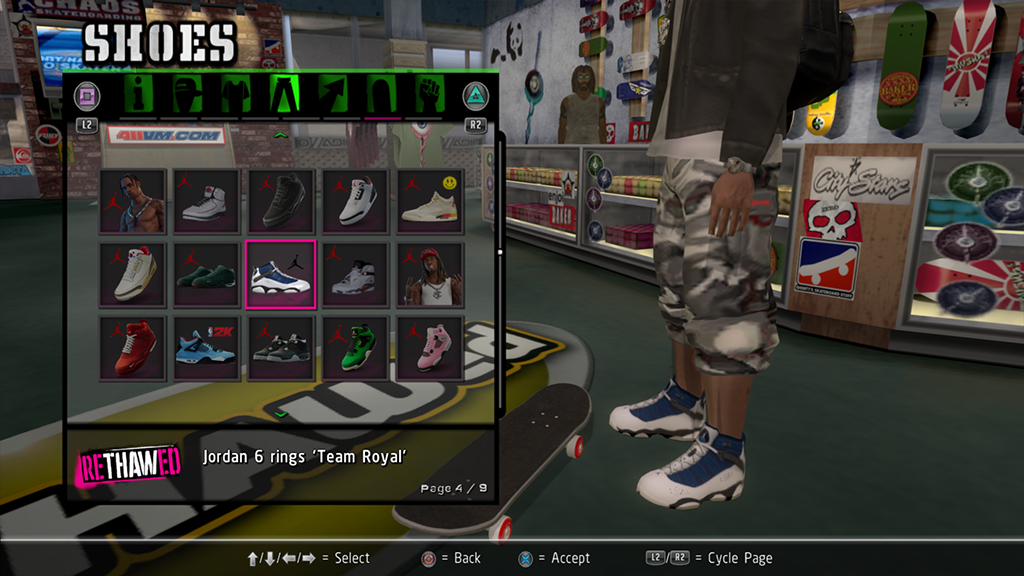Click the green up arrow above the grid

281,133
